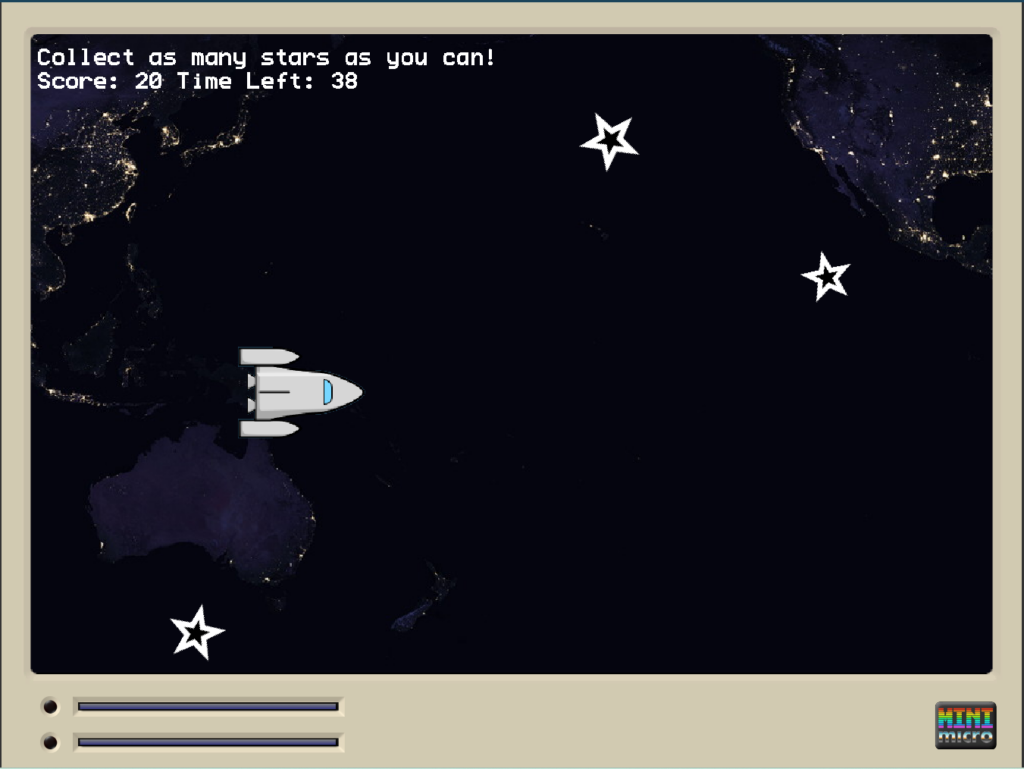Click the Mini Micro rainbow logo
1024x769 pixels.
965,725
